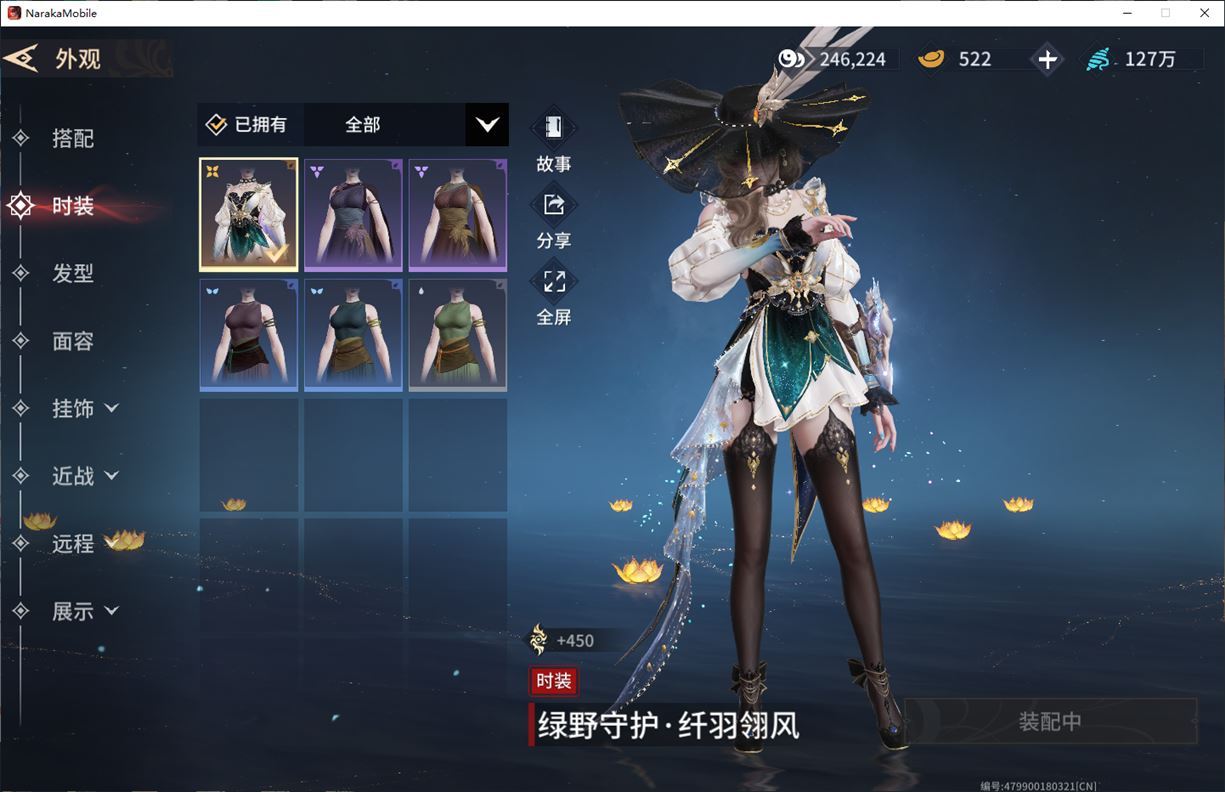Expand the 挂饰 accessories category

[84, 408]
